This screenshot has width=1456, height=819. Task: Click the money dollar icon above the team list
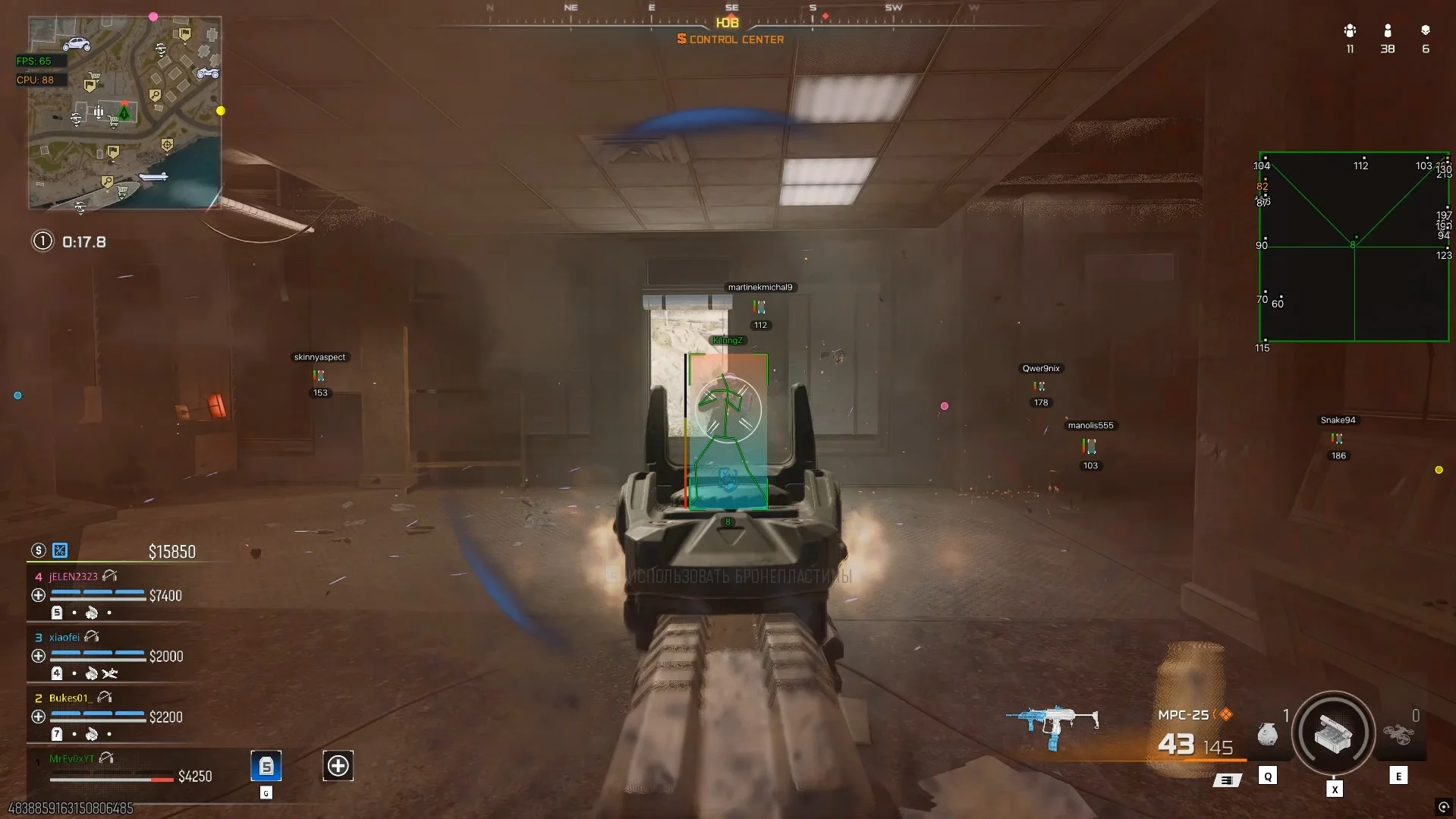[x=39, y=551]
